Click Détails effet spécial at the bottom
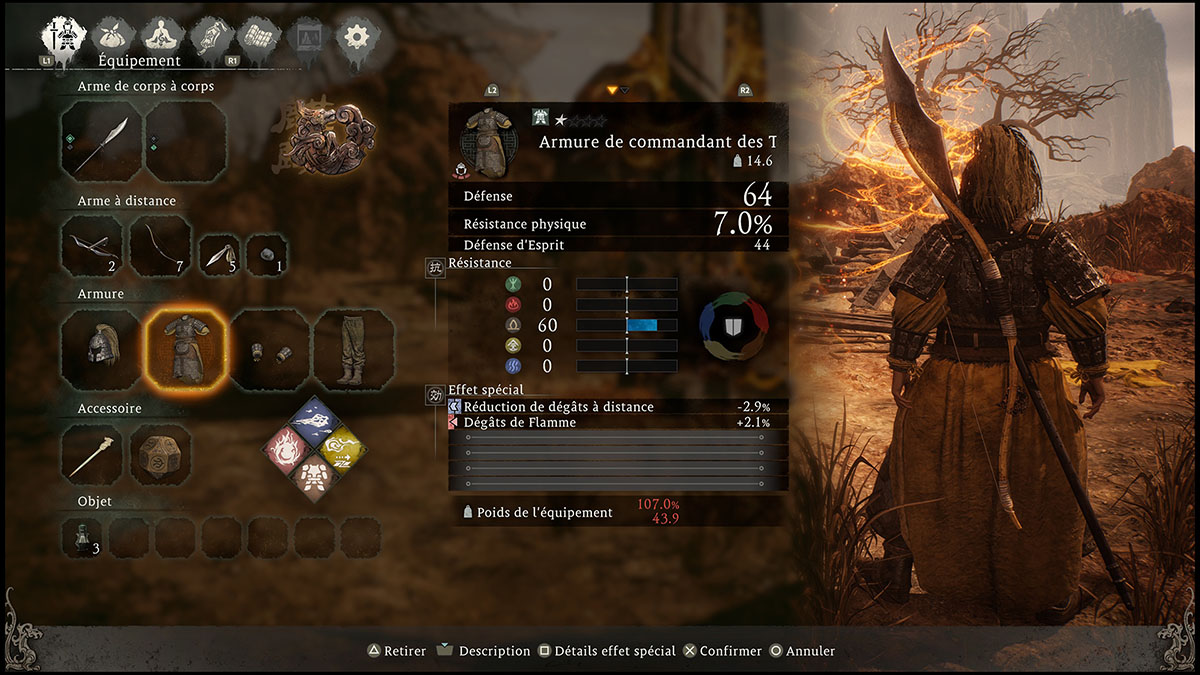This screenshot has height=675, width=1200. tap(606, 651)
